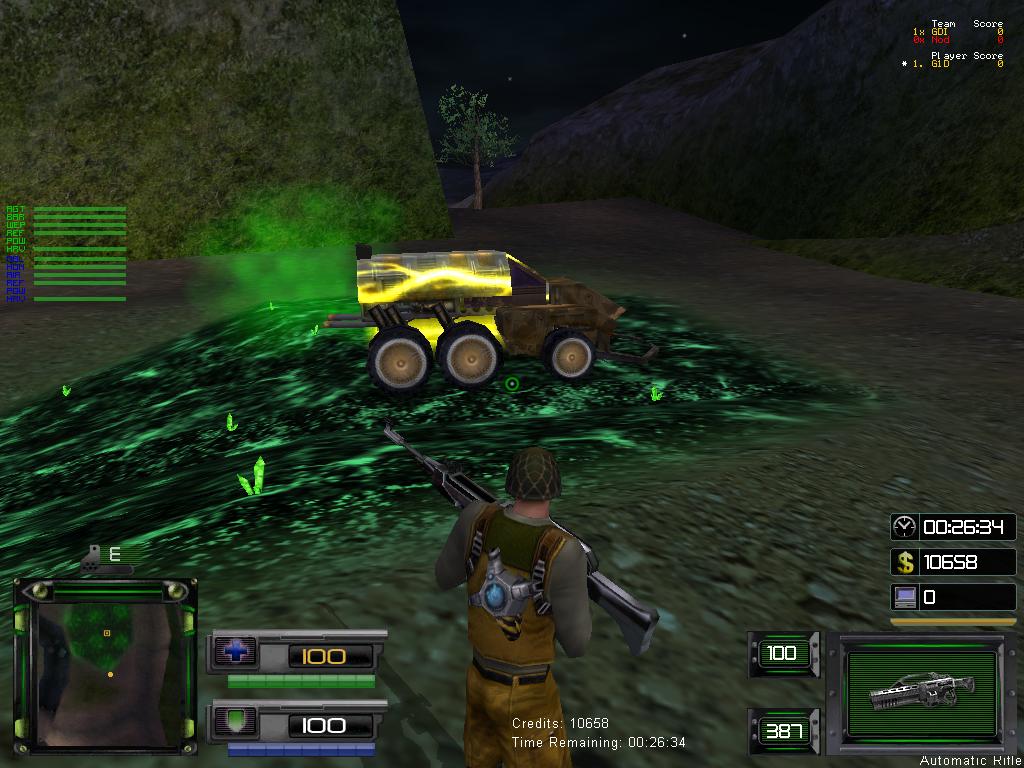Click the green shield armor icon
The image size is (1024, 768).
[236, 722]
